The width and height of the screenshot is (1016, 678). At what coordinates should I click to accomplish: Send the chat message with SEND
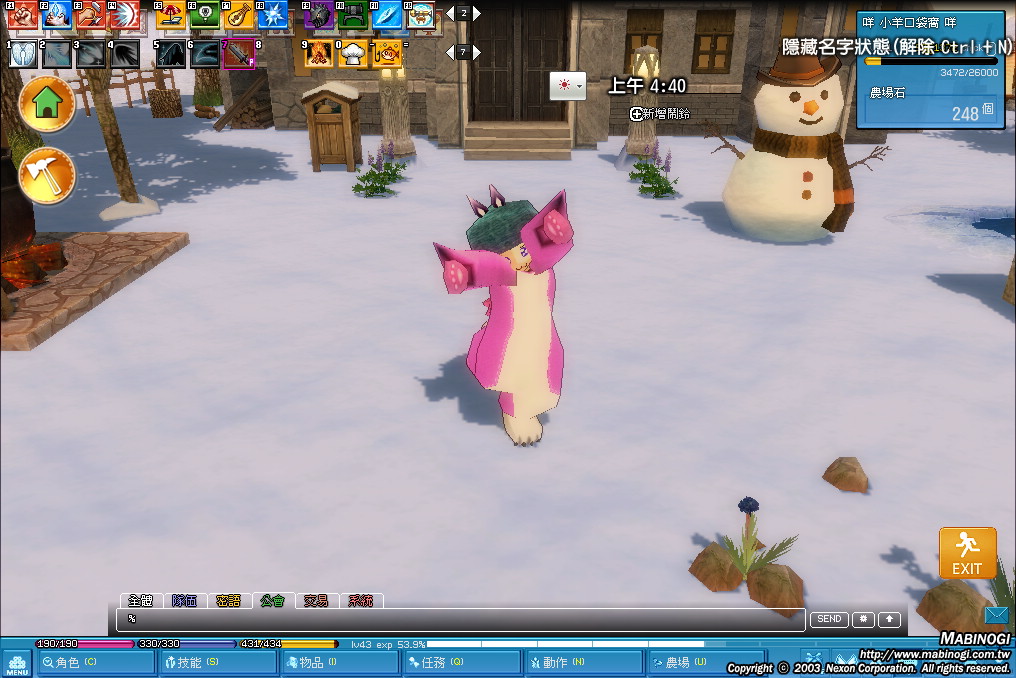click(829, 619)
